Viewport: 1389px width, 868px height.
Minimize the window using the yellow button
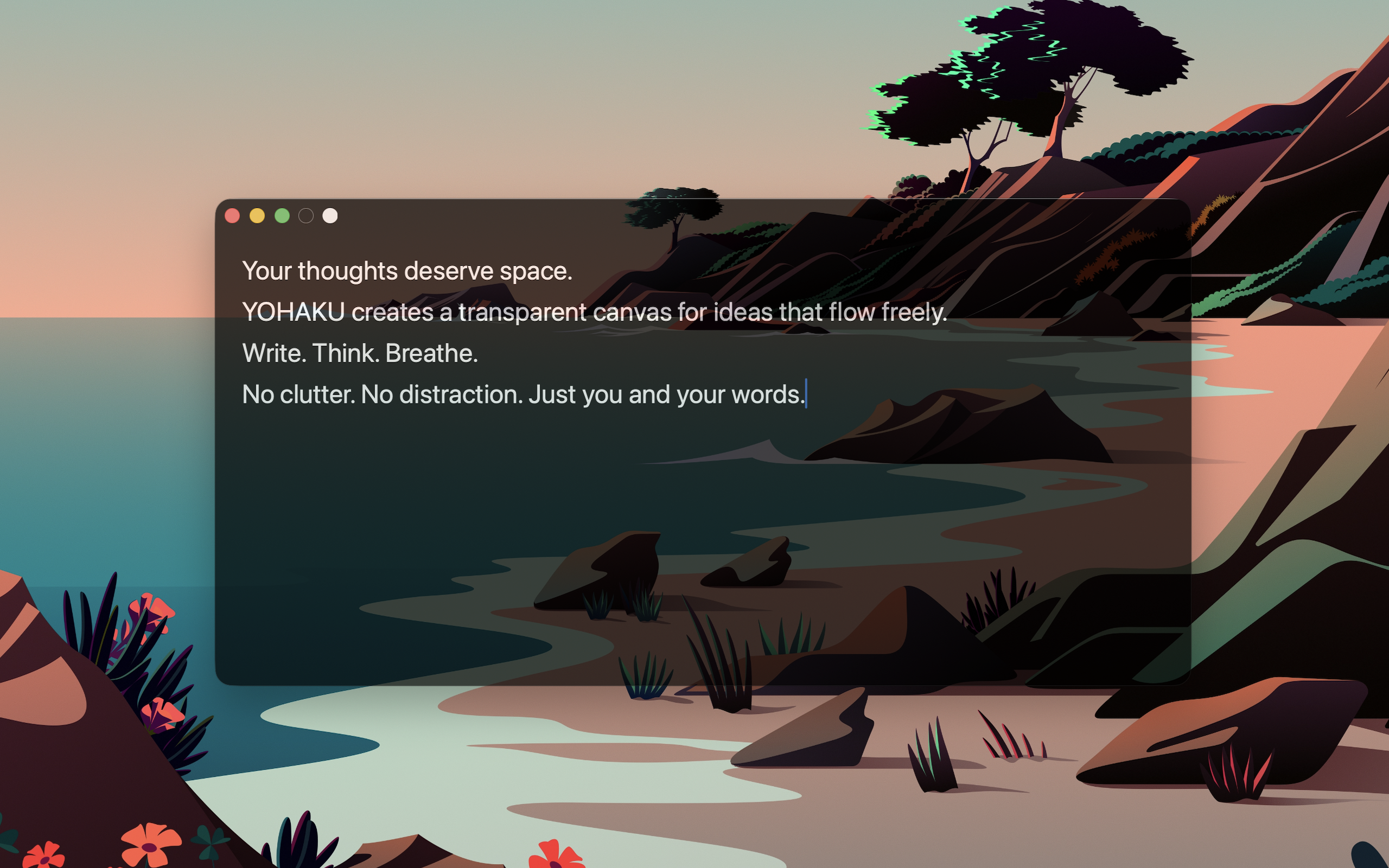257,216
